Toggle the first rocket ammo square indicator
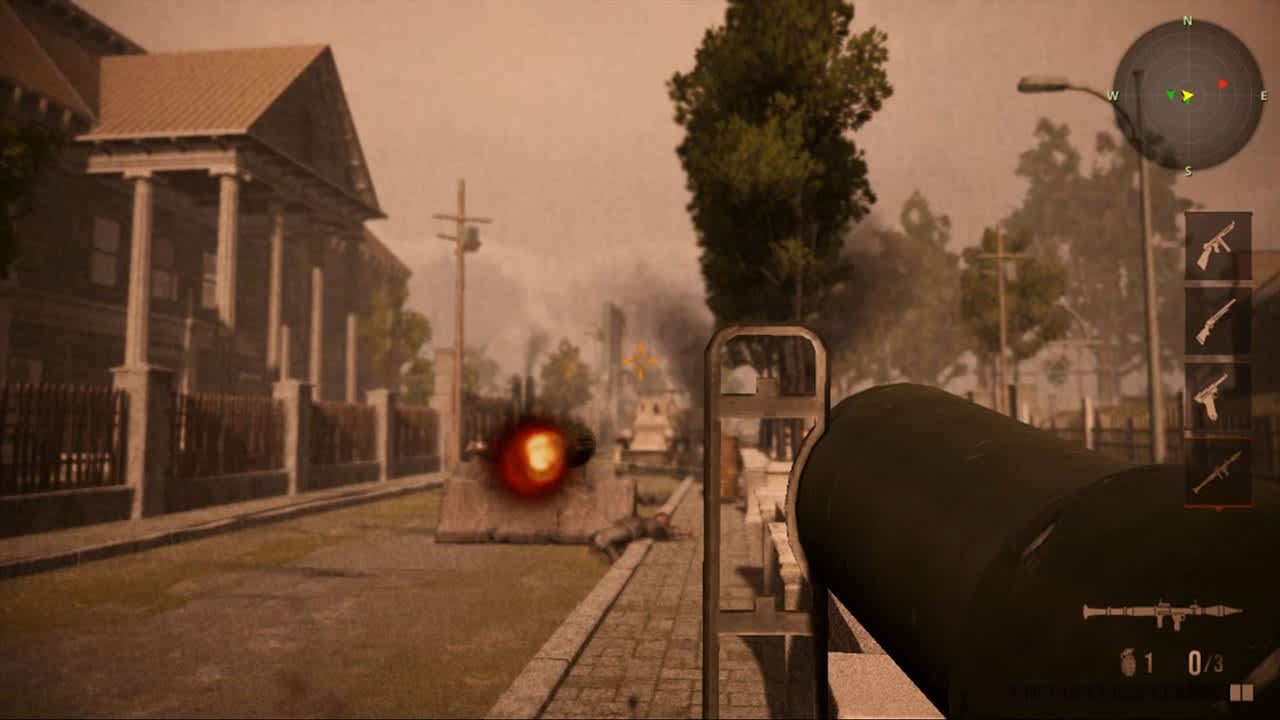 coord(1234,692)
